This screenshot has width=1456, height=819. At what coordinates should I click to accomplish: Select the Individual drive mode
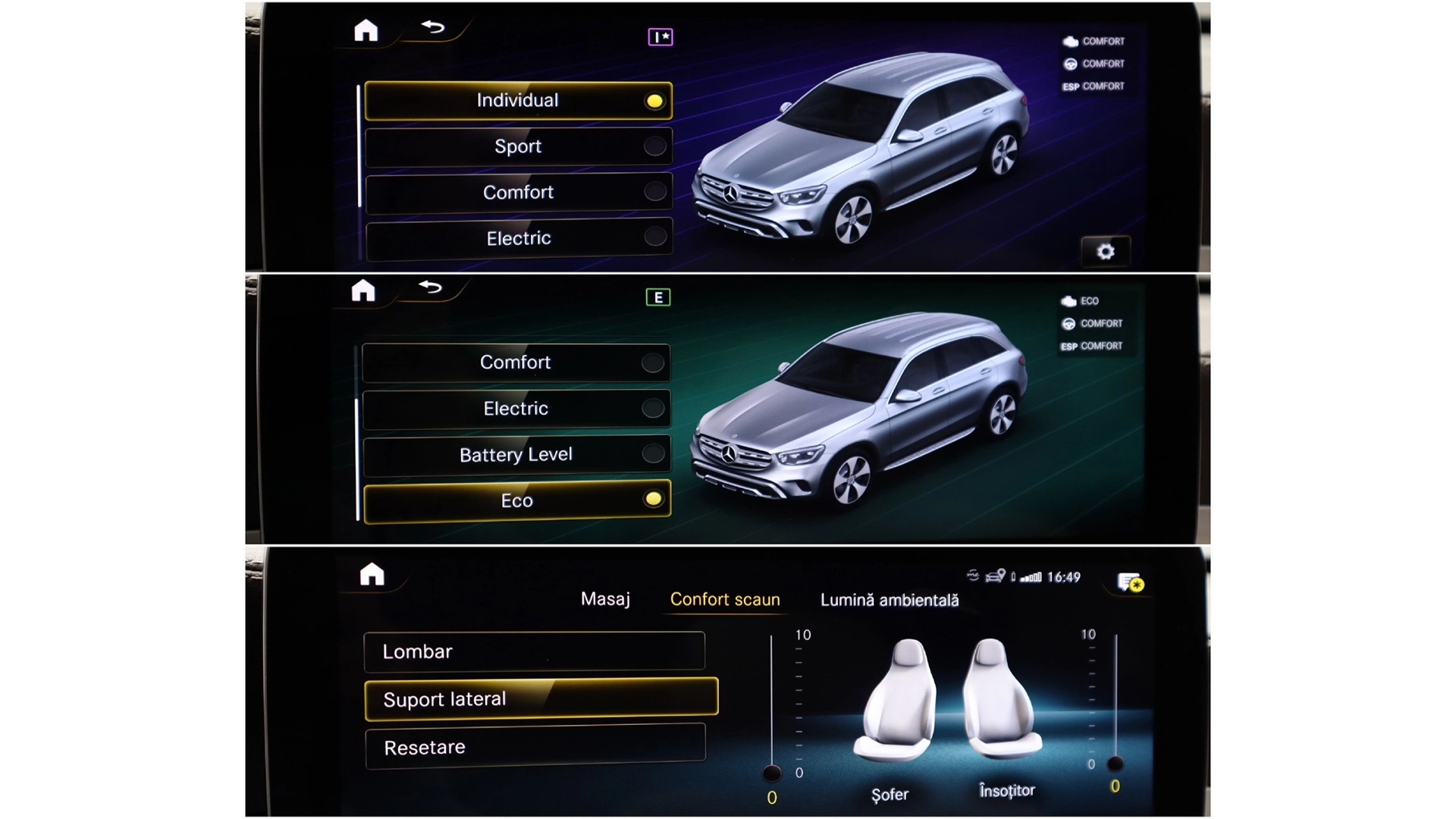click(518, 101)
